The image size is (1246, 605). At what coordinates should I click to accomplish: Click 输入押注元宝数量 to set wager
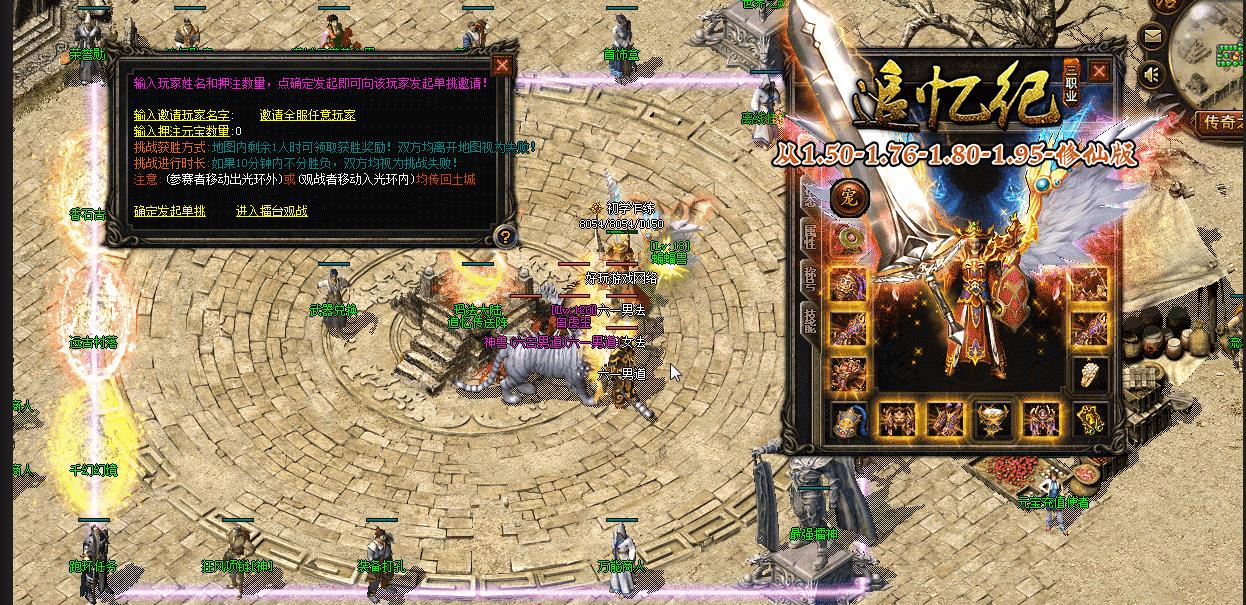(184, 131)
